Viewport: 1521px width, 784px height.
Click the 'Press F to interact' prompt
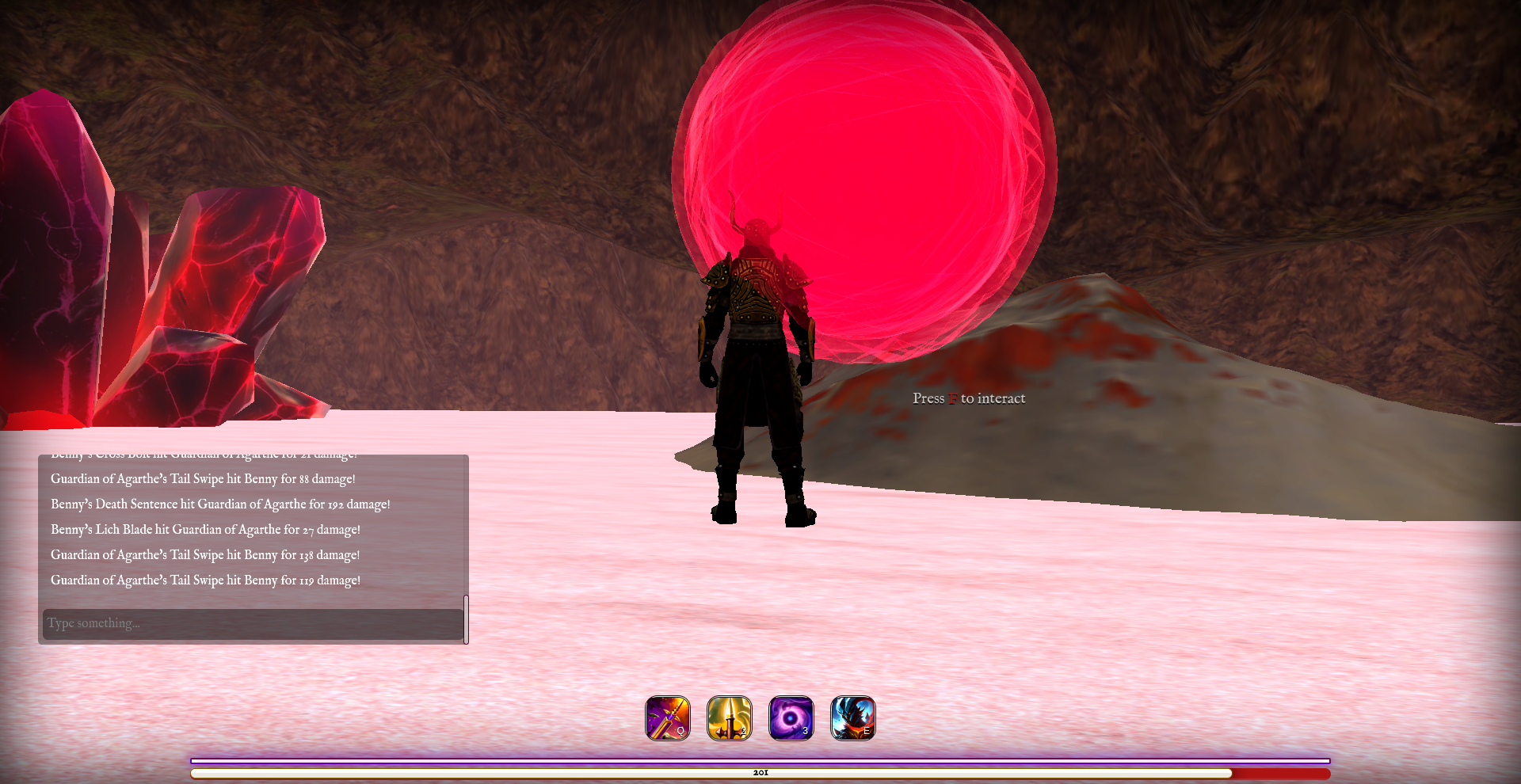[968, 398]
